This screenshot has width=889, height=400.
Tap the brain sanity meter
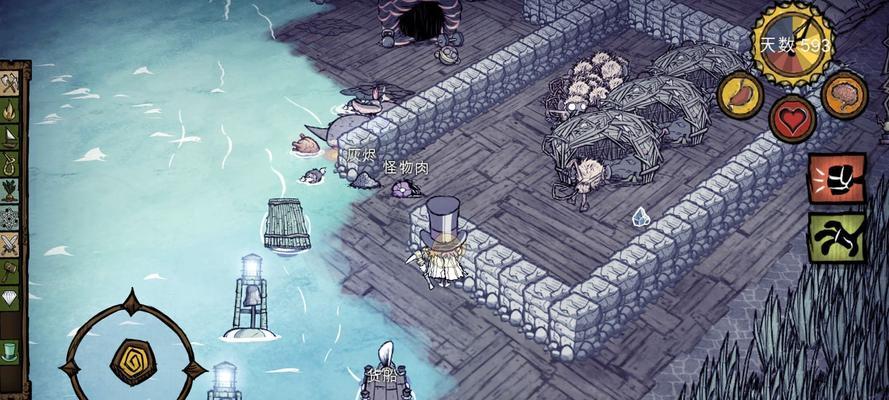(x=844, y=94)
